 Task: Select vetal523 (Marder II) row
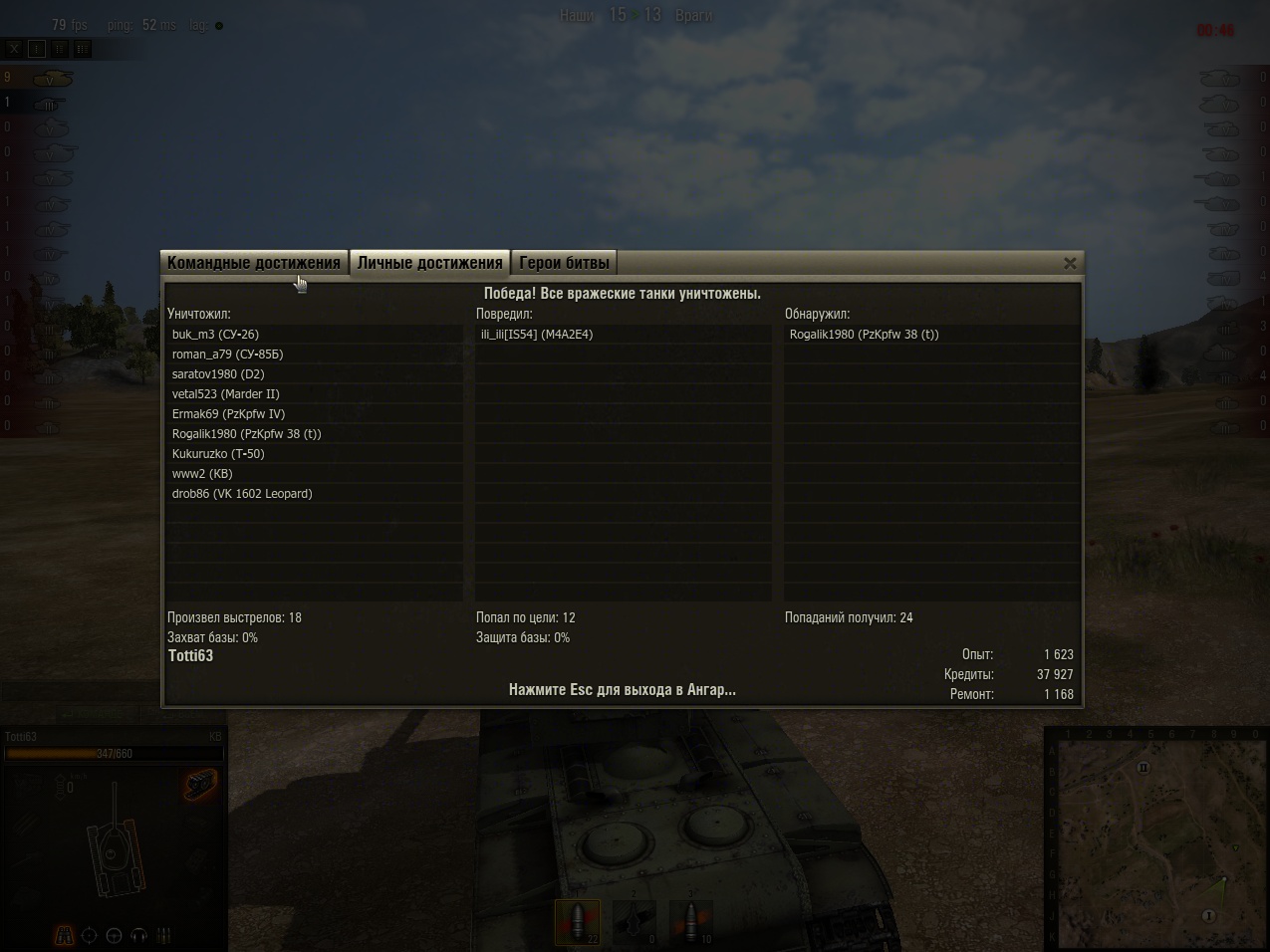click(225, 394)
